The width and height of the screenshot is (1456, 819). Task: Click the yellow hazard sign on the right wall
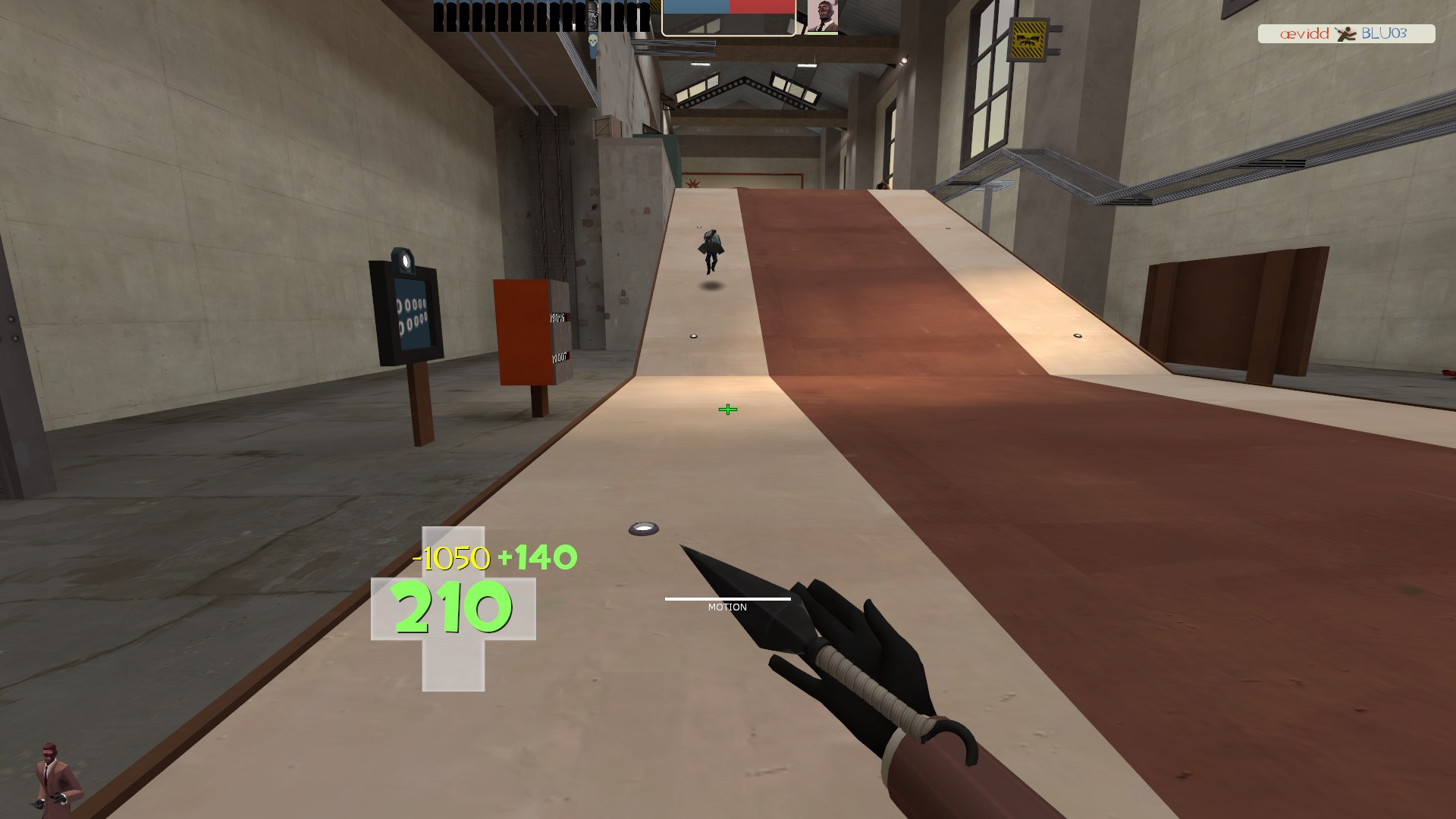tap(1030, 38)
